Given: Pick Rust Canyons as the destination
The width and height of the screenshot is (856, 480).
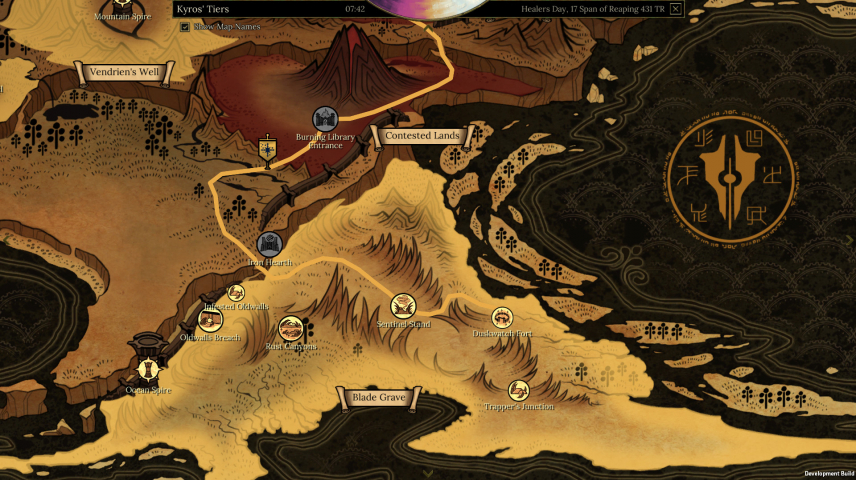Looking at the screenshot, I should click(x=291, y=328).
